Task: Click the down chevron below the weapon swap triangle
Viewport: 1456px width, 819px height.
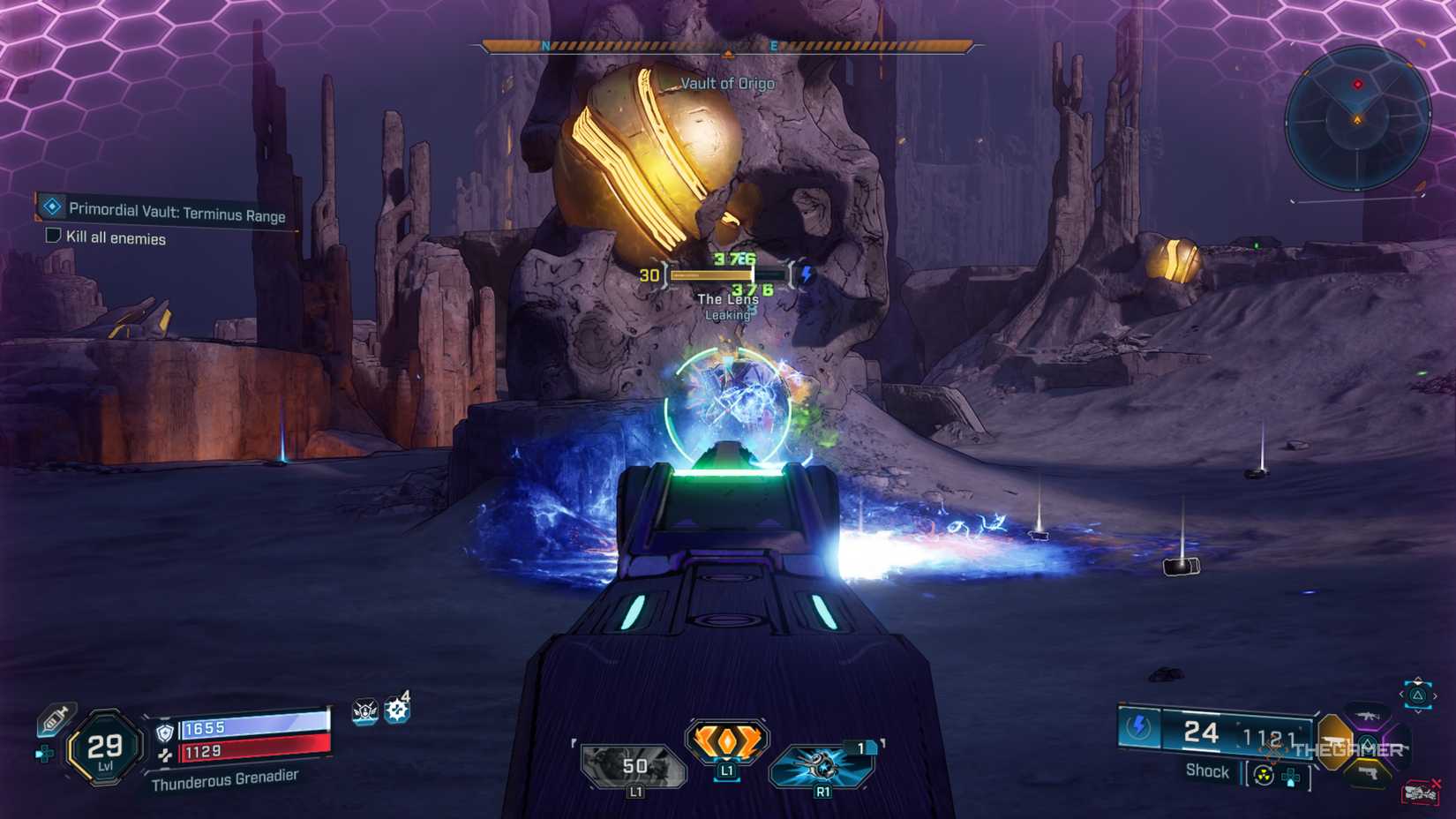Action: click(x=1419, y=711)
